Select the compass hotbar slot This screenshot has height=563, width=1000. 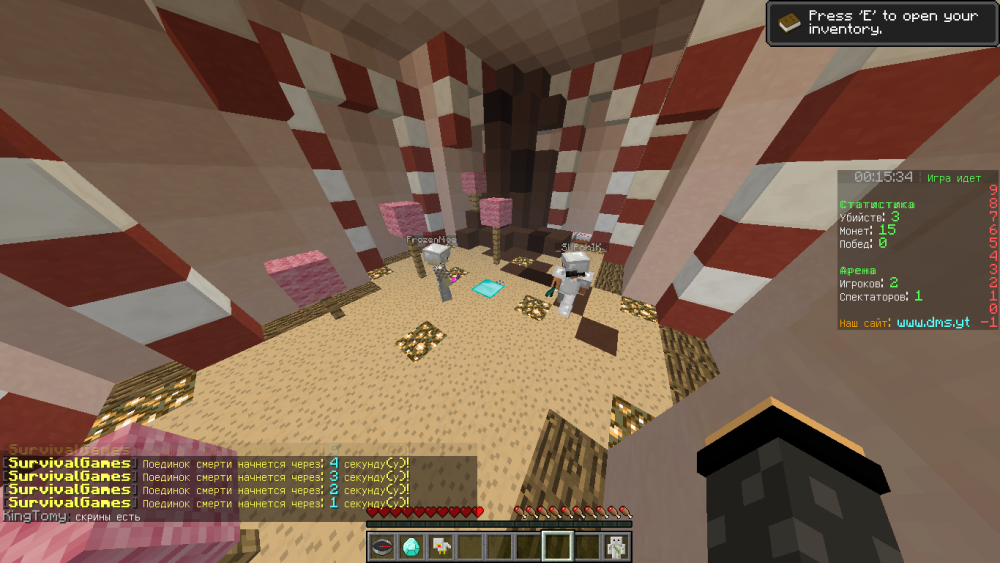click(382, 546)
